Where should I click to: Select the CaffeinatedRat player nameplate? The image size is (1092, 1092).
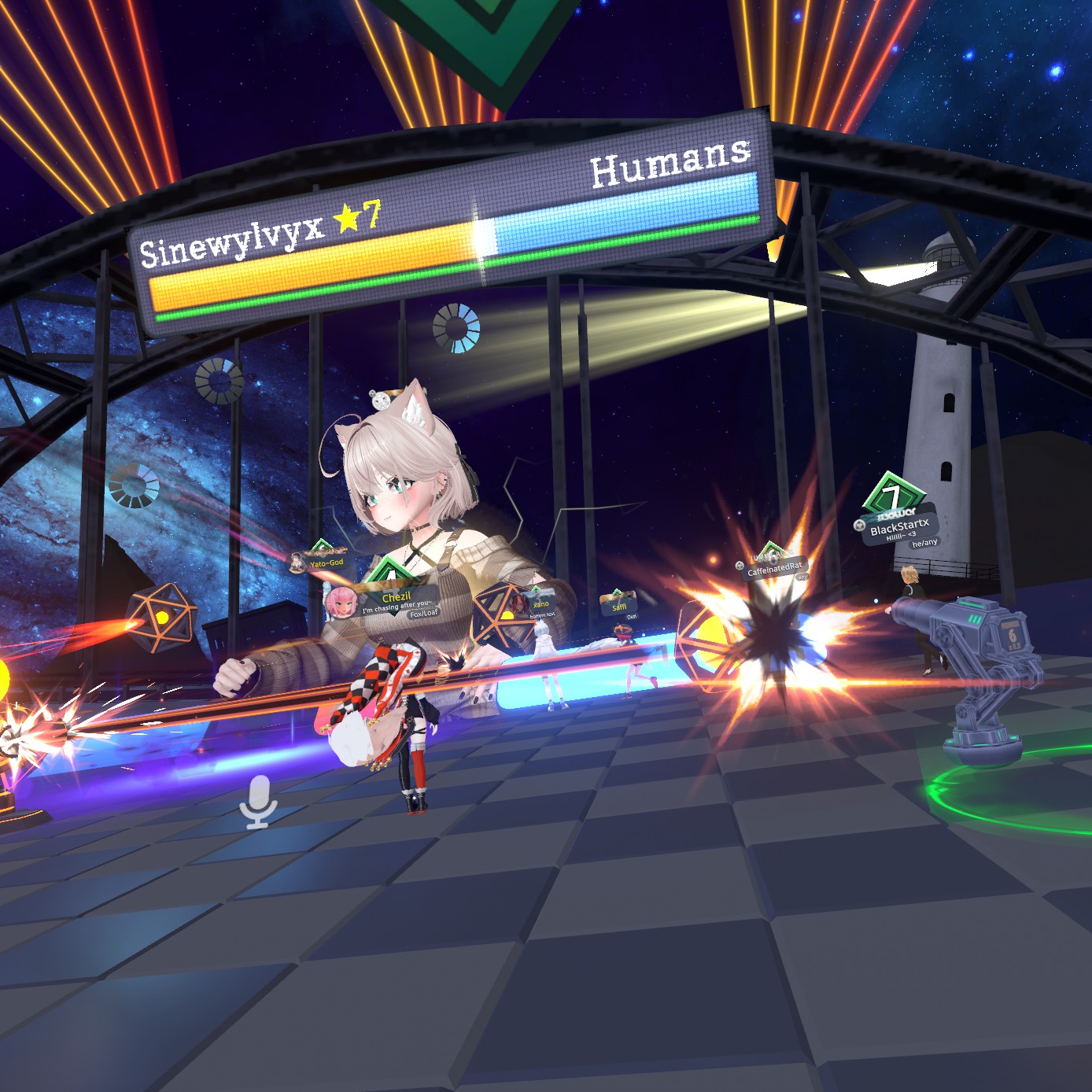coord(774,568)
